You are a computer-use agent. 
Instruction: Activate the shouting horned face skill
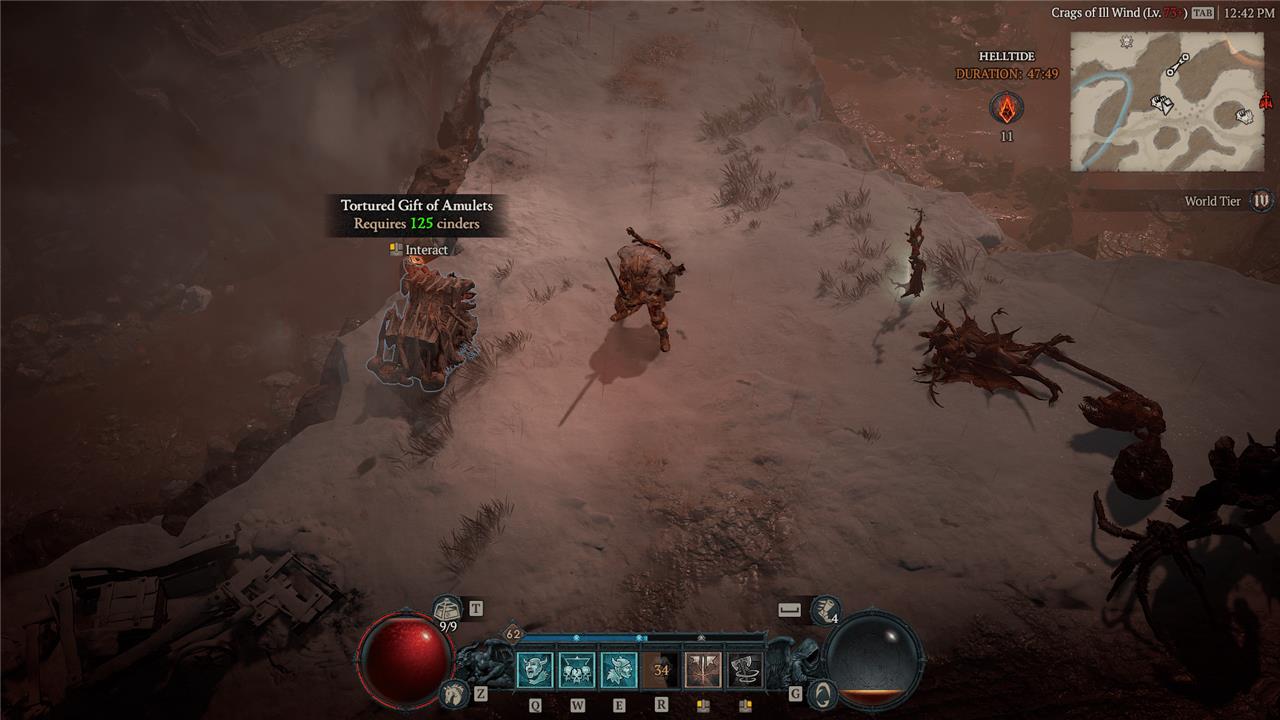[534, 670]
